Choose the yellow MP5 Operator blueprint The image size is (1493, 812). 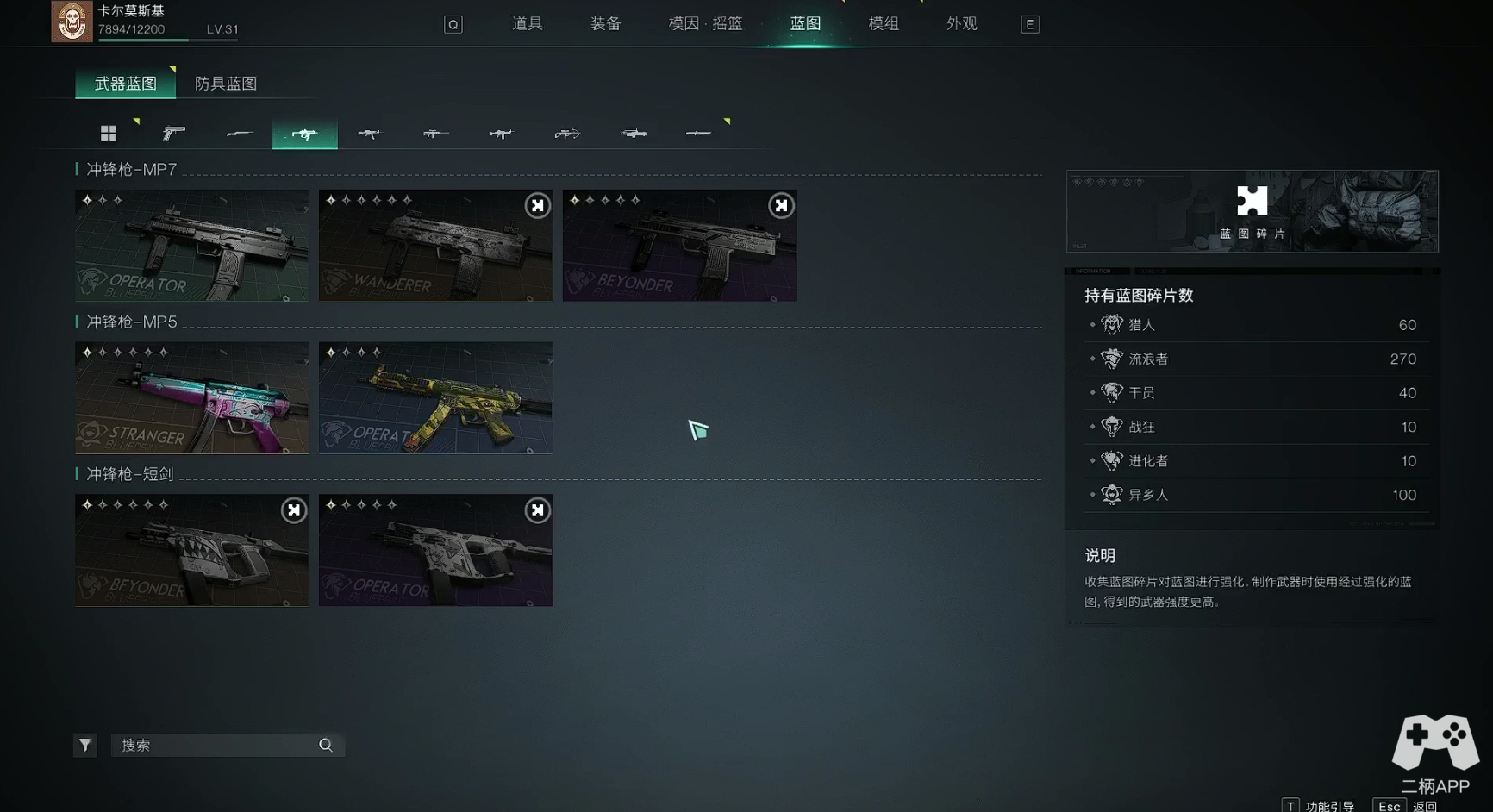[x=435, y=398]
